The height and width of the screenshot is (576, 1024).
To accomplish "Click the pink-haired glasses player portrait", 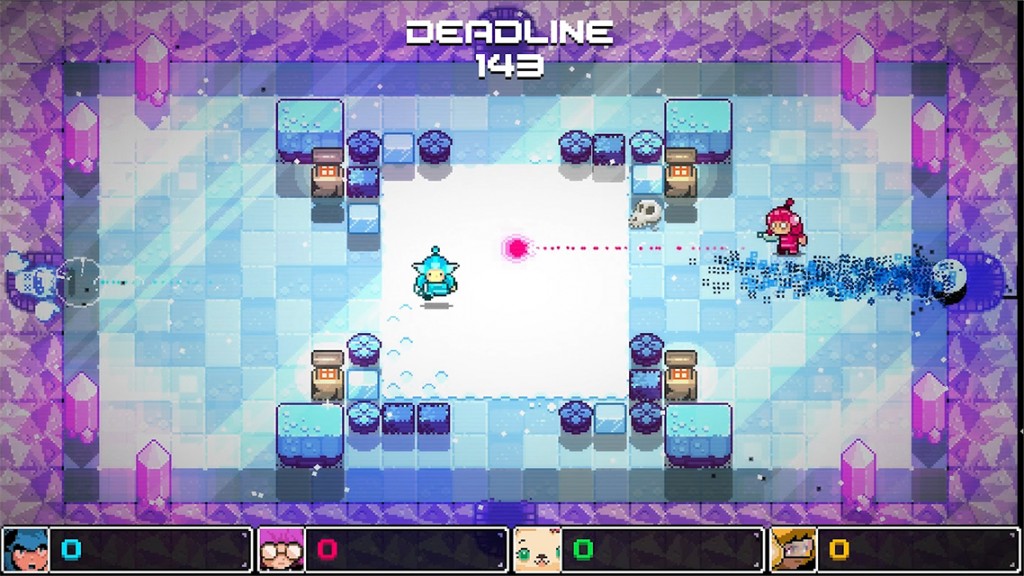I will [x=281, y=549].
